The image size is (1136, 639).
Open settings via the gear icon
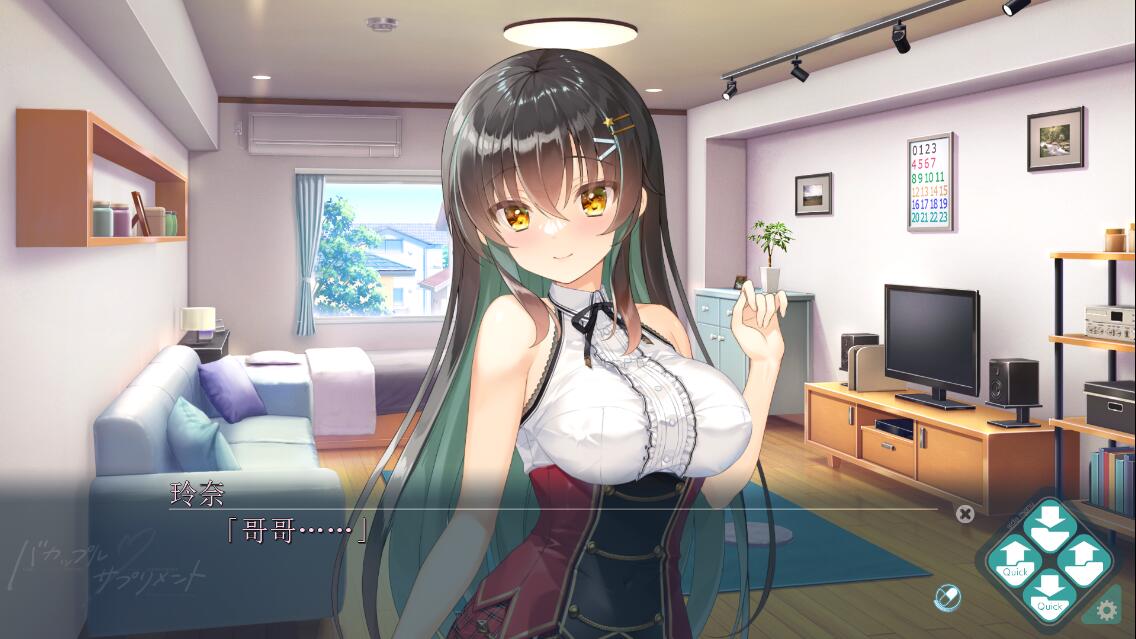pos(1107,609)
